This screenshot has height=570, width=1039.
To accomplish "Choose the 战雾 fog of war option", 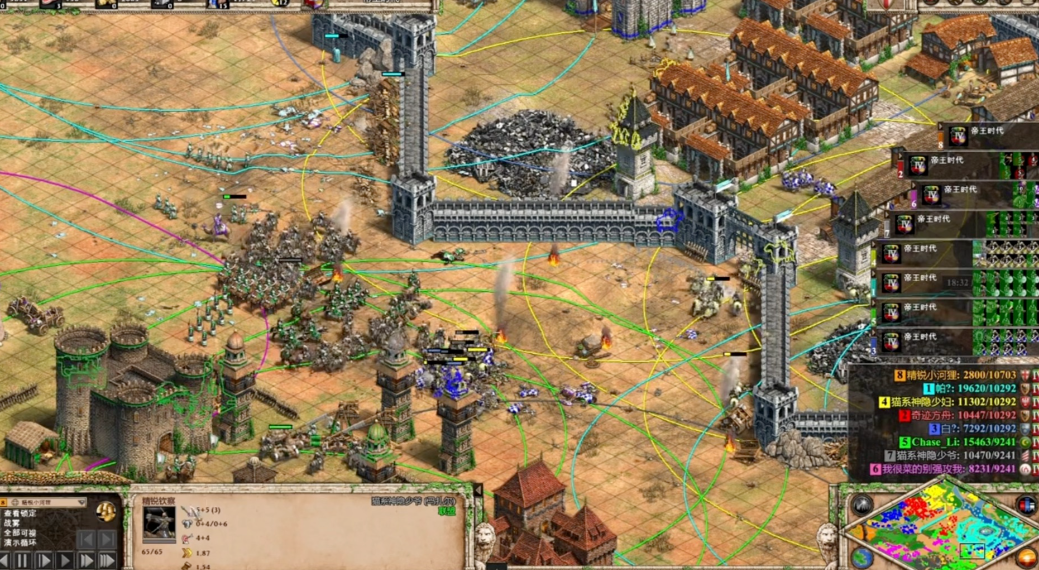I will [12, 523].
